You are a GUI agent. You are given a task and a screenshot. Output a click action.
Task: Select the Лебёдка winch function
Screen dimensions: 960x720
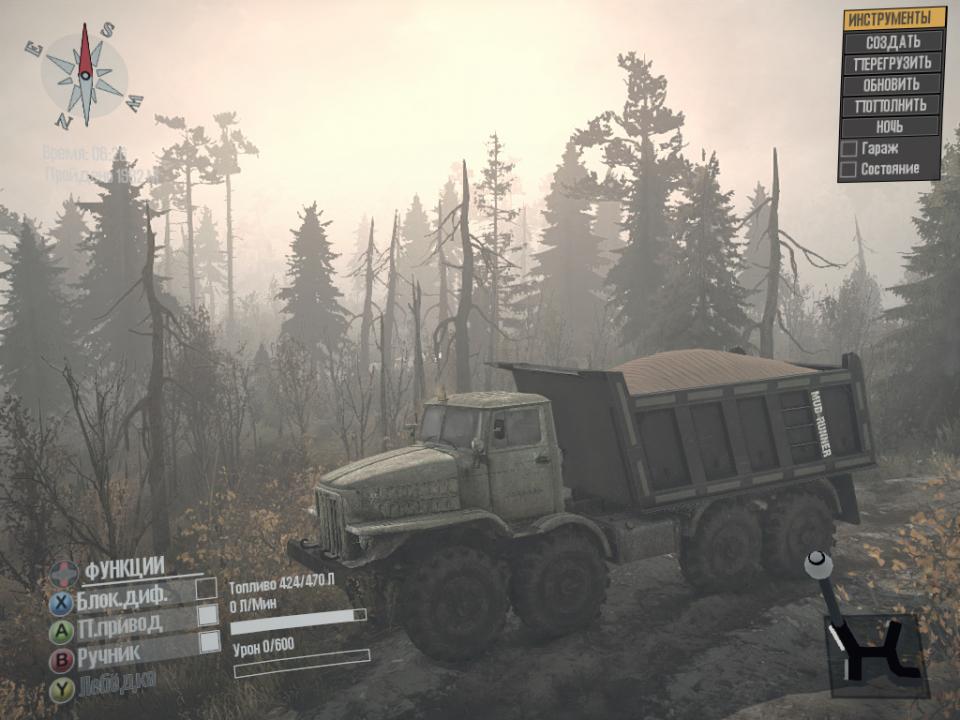point(118,685)
